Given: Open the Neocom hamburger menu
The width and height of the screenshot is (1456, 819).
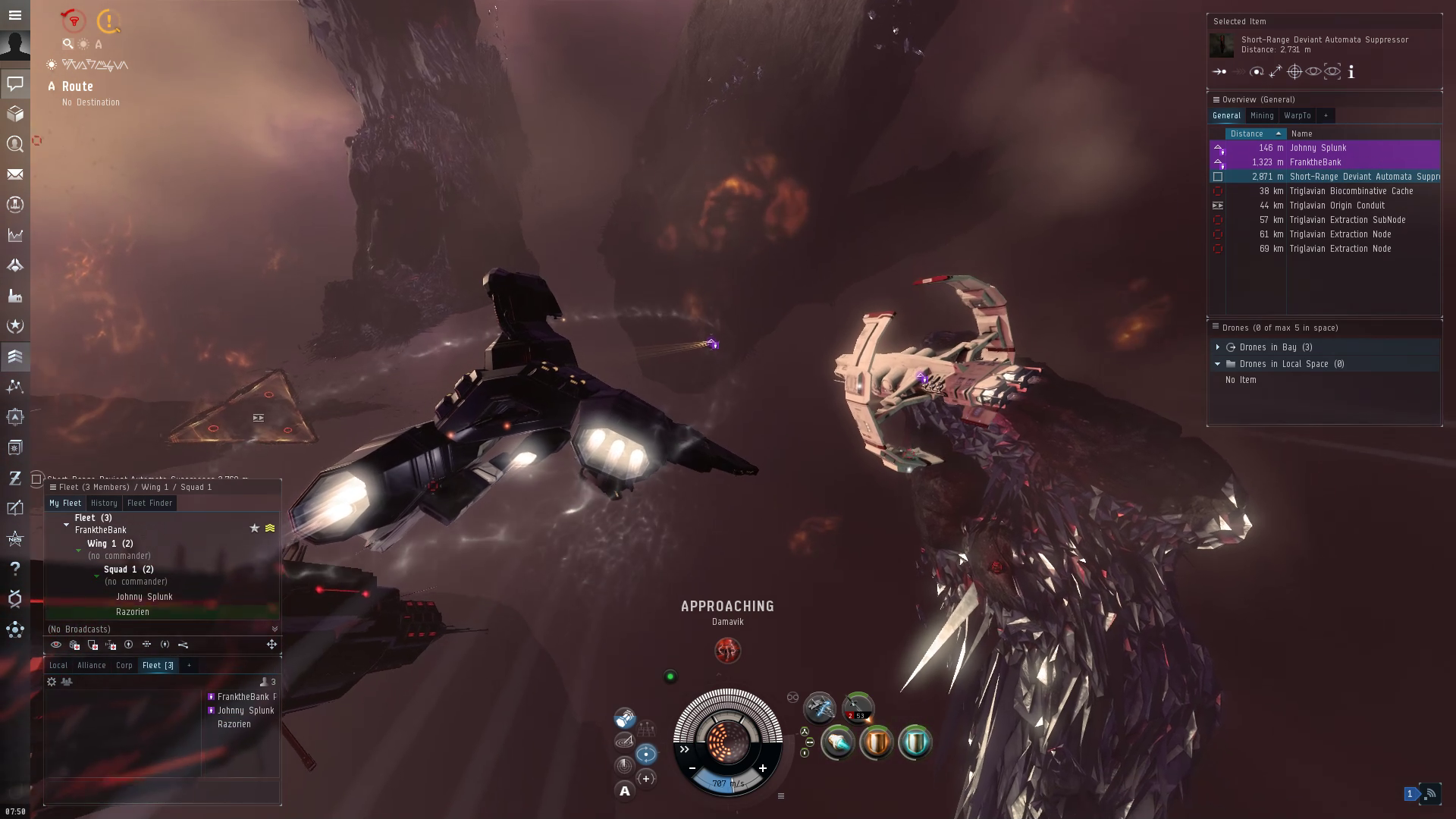Looking at the screenshot, I should tap(15, 15).
